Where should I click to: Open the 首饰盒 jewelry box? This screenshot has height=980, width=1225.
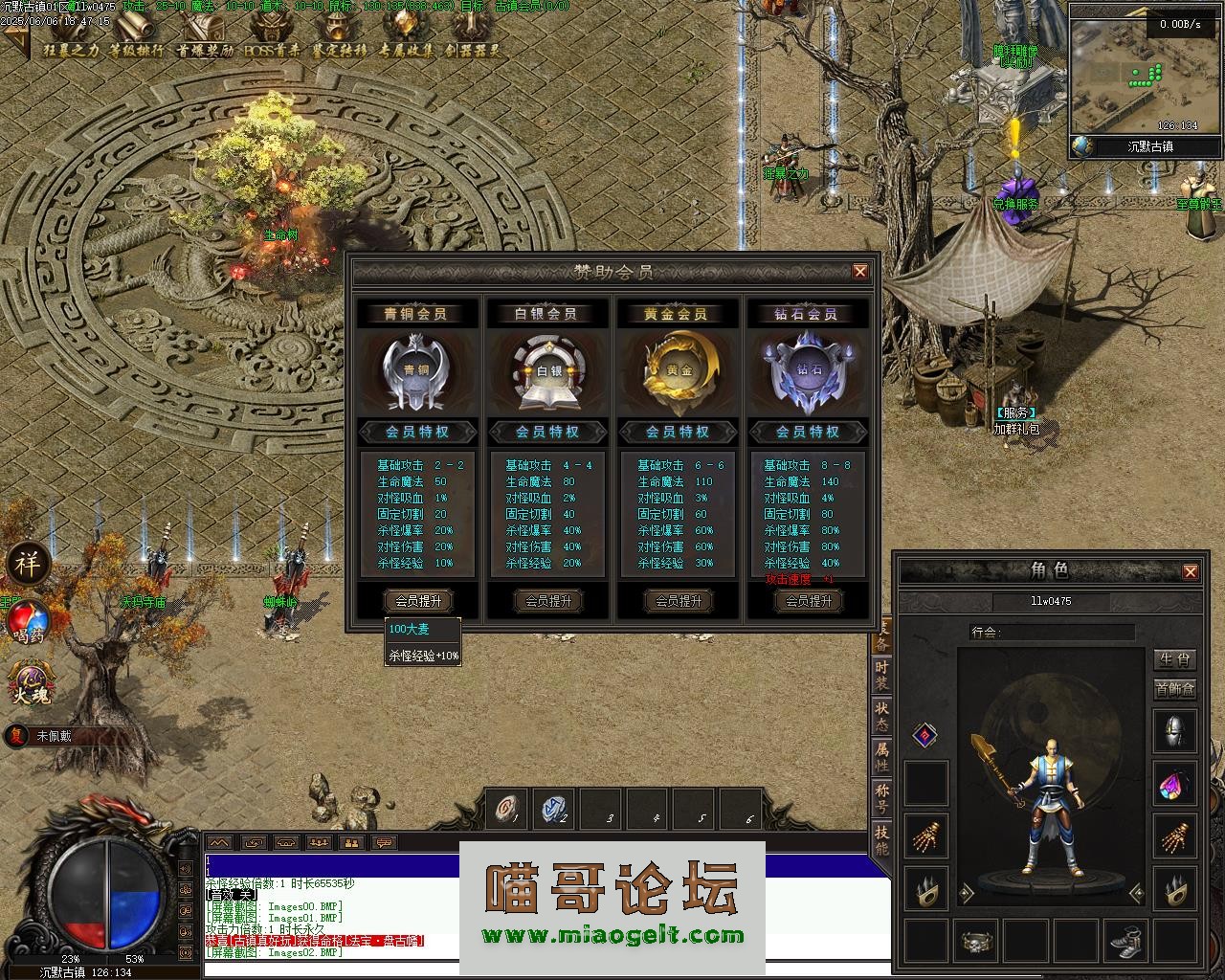point(1174,689)
